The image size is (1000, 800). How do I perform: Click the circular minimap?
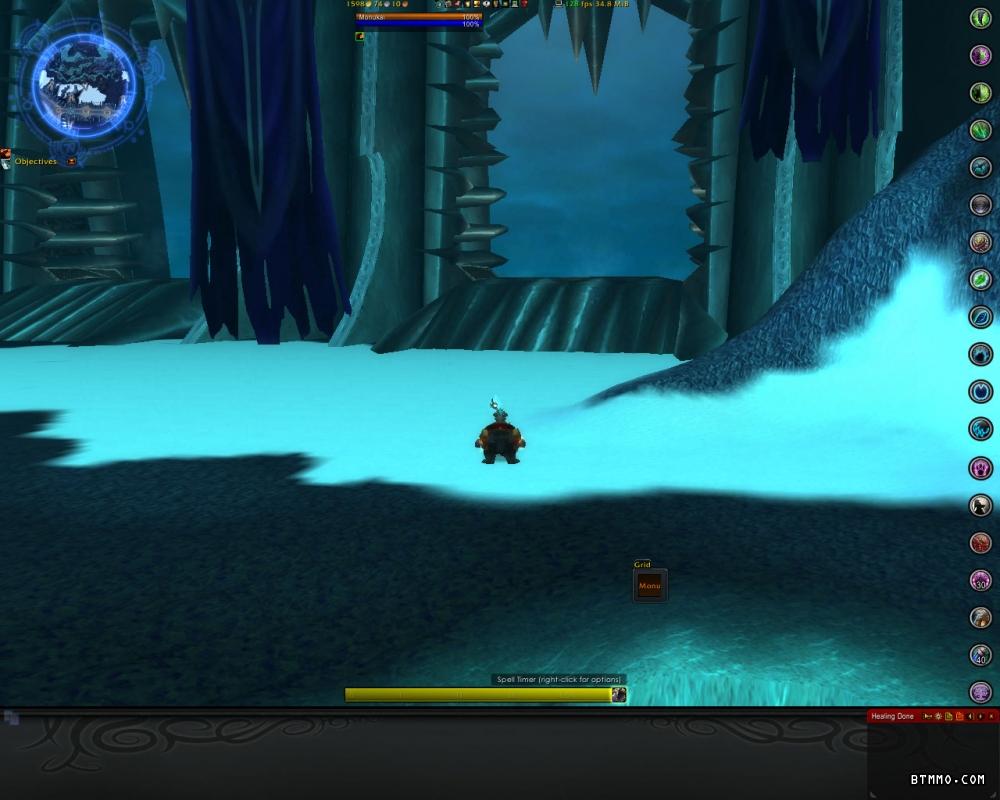pyautogui.click(x=84, y=78)
